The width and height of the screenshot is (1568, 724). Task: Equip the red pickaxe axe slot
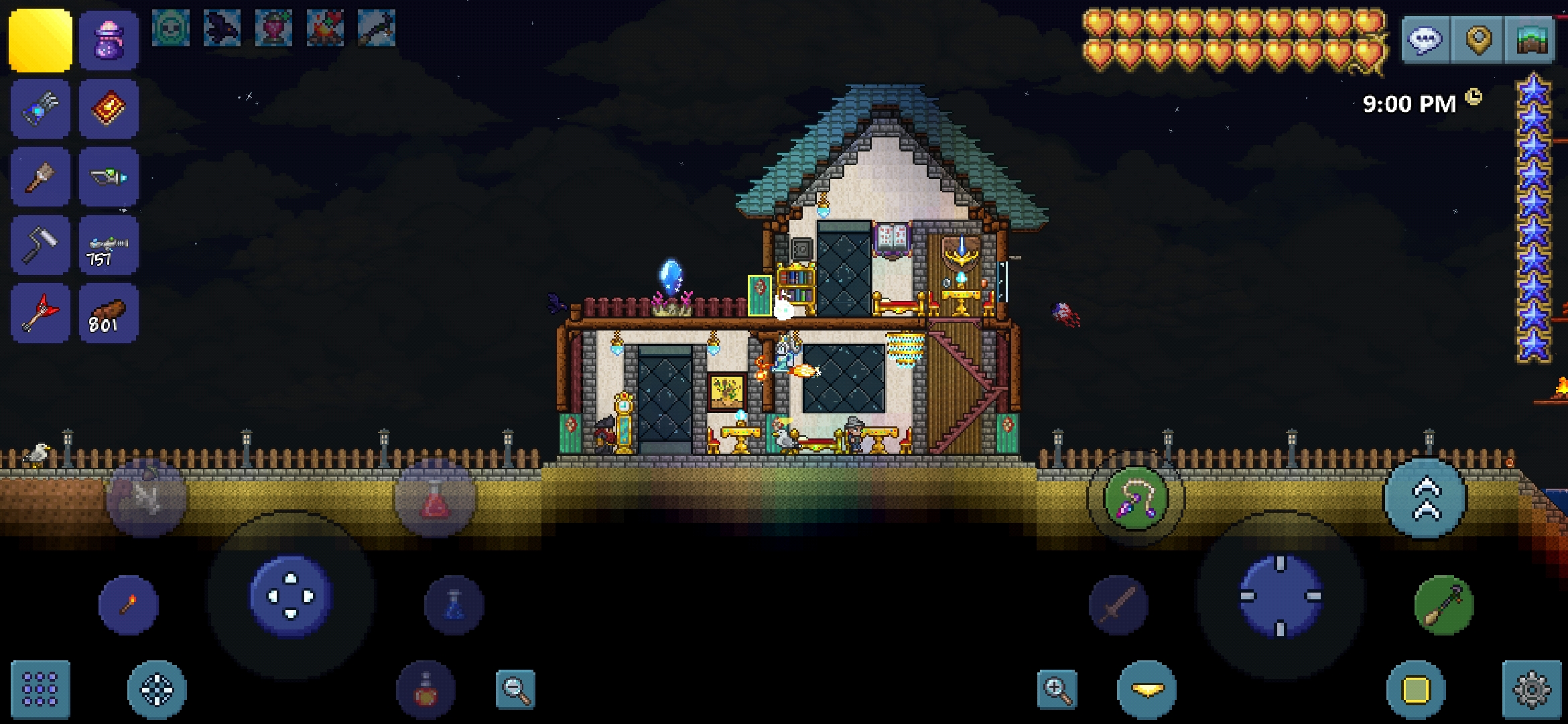(40, 313)
